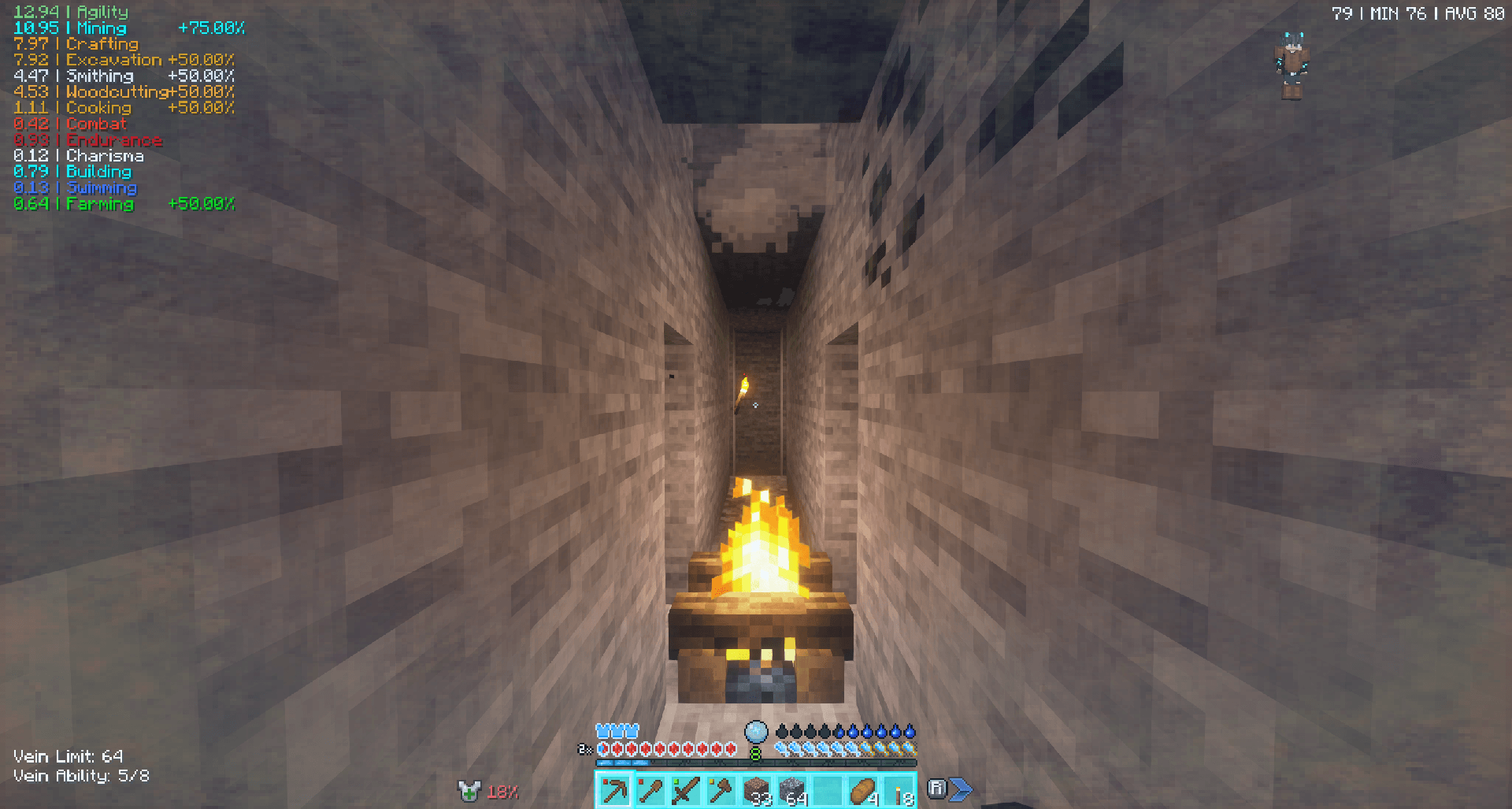Viewport: 1512px width, 809px height.
Task: Equip the wooden sword
Action: (684, 790)
